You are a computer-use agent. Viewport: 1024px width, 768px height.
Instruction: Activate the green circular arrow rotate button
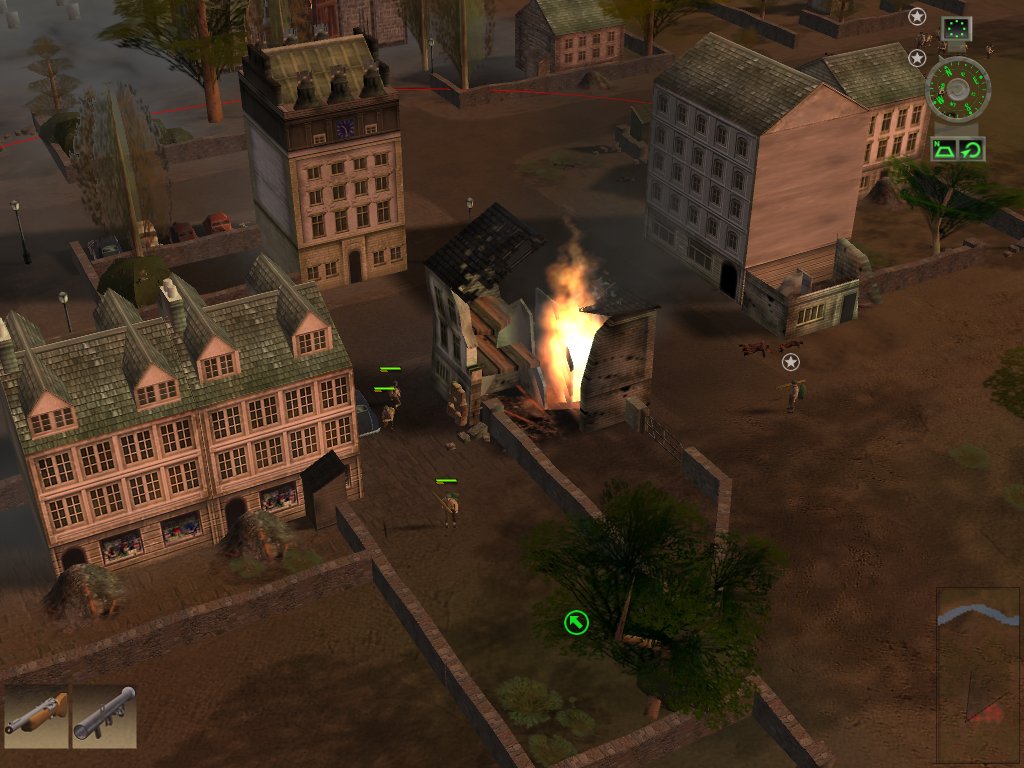[971, 150]
